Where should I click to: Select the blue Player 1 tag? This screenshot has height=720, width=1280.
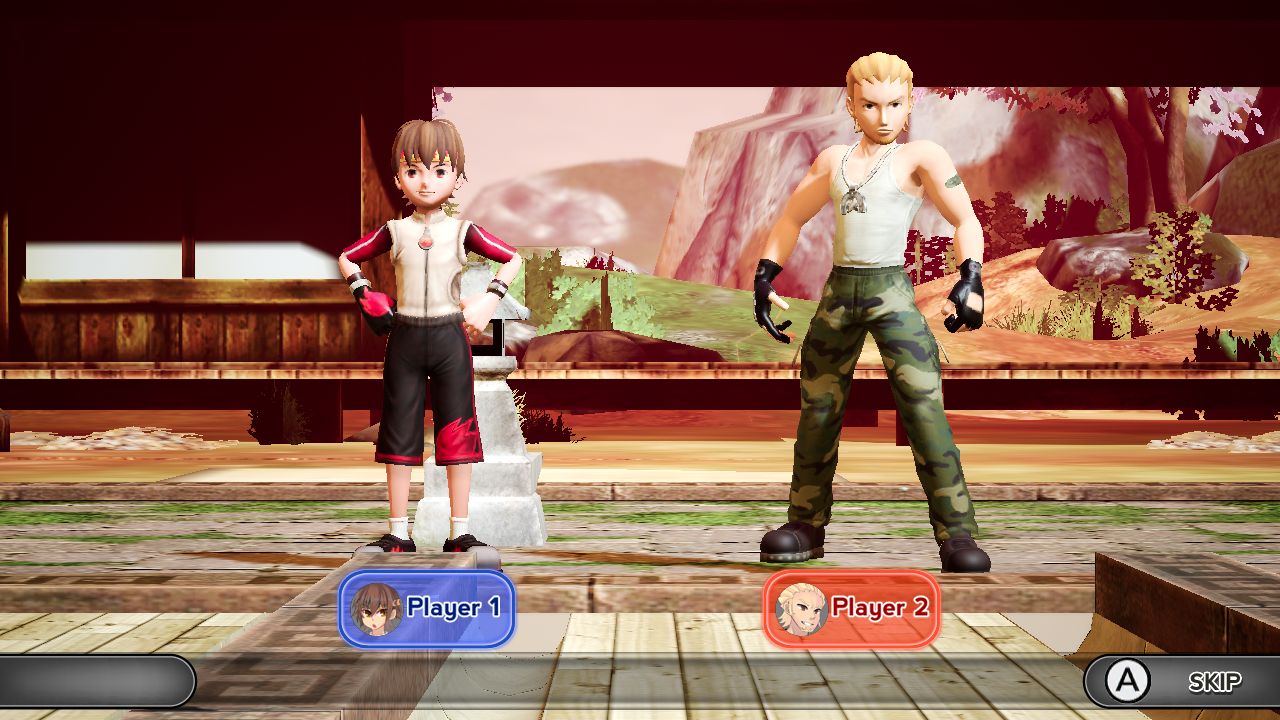(x=427, y=608)
